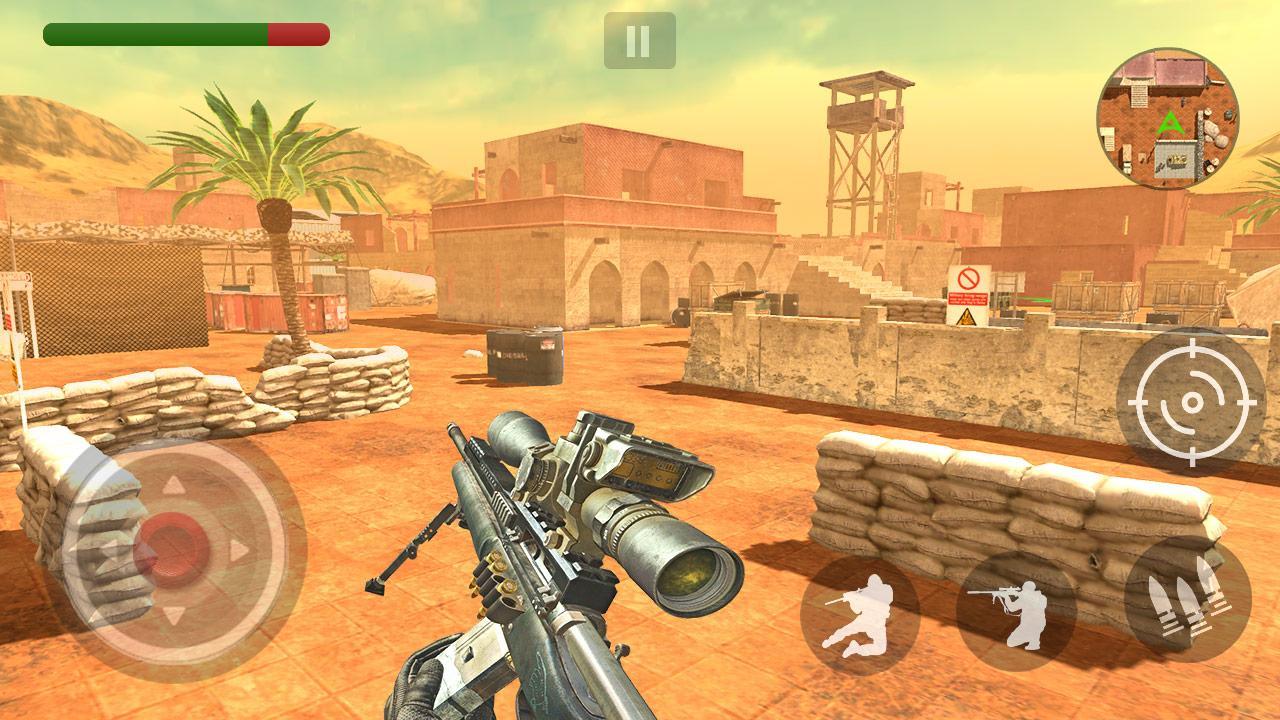
Task: Tap the green player arrow on the minimap
Action: (x=1172, y=124)
